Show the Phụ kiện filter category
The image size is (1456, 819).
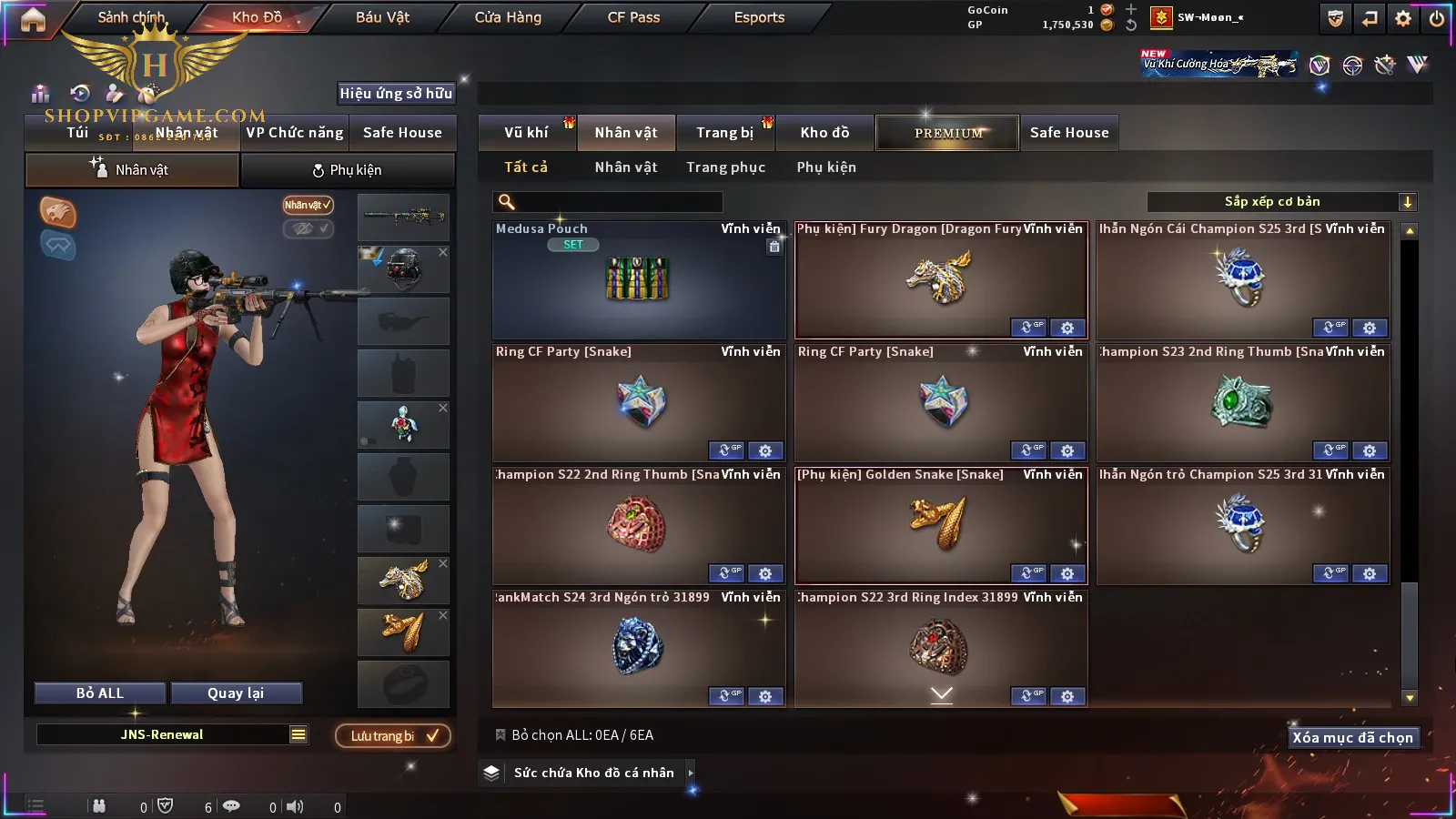(826, 167)
